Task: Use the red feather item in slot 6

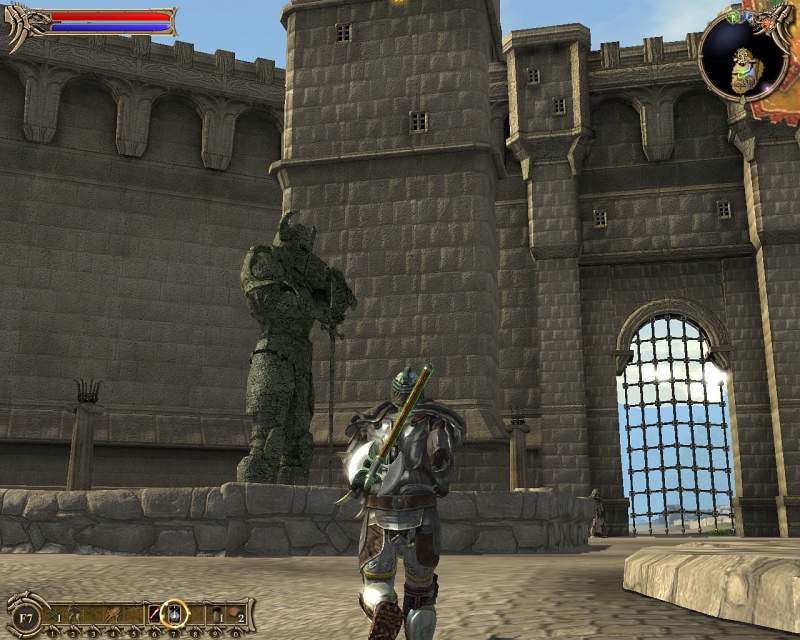Action: 155,613
